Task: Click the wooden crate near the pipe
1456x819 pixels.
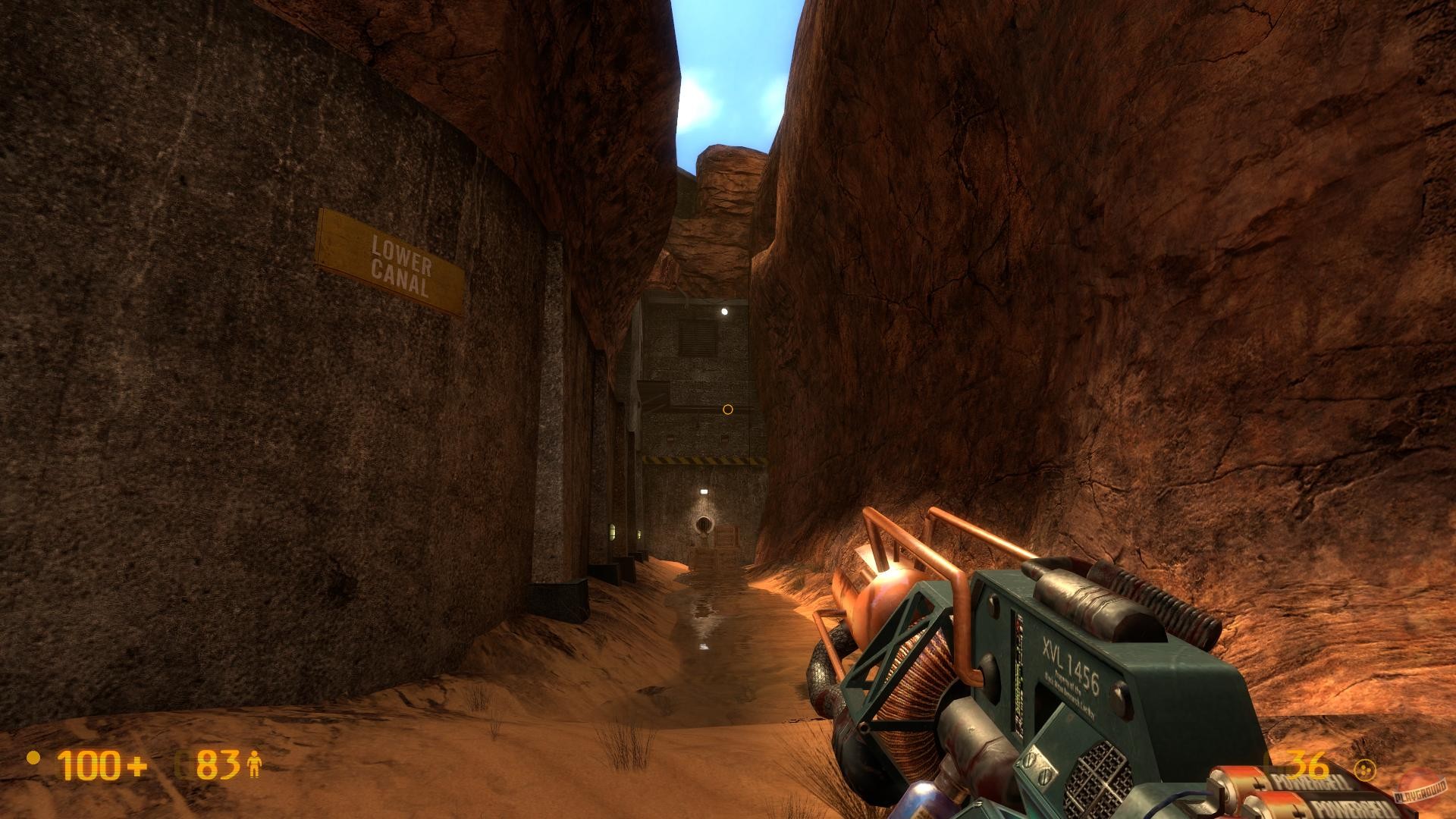Action: [x=726, y=536]
